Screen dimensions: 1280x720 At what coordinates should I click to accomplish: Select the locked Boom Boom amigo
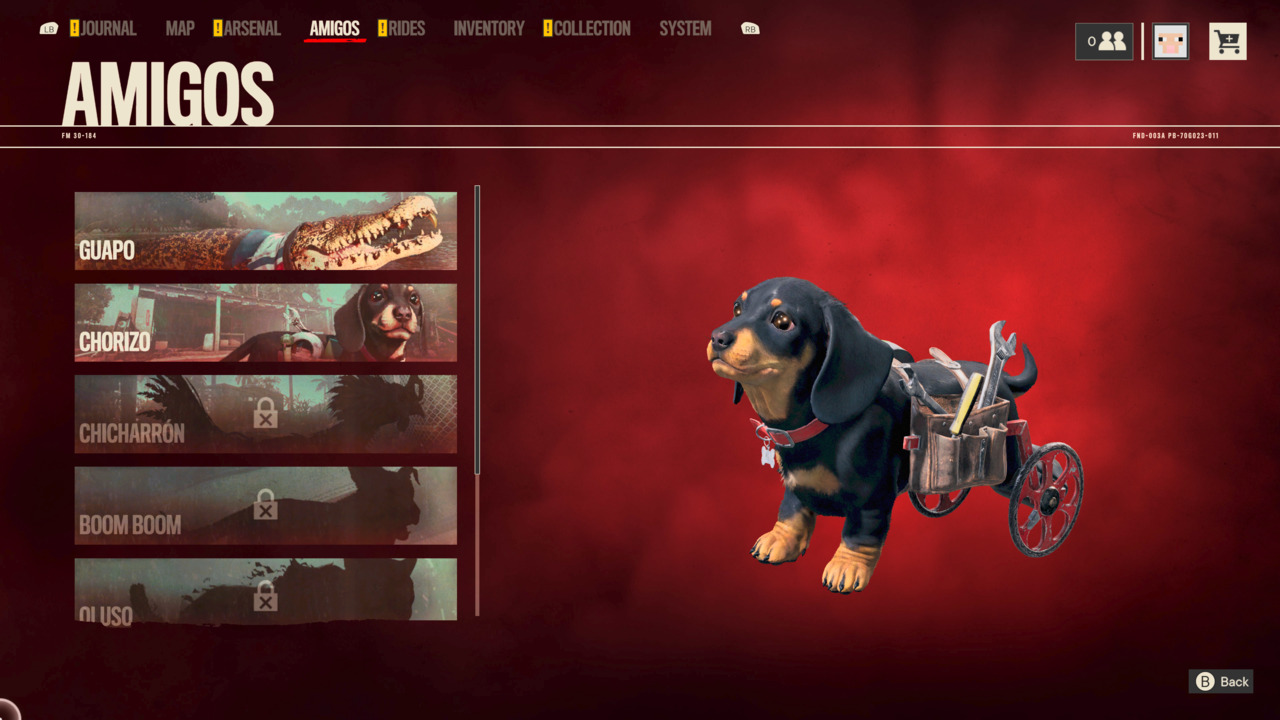click(265, 505)
